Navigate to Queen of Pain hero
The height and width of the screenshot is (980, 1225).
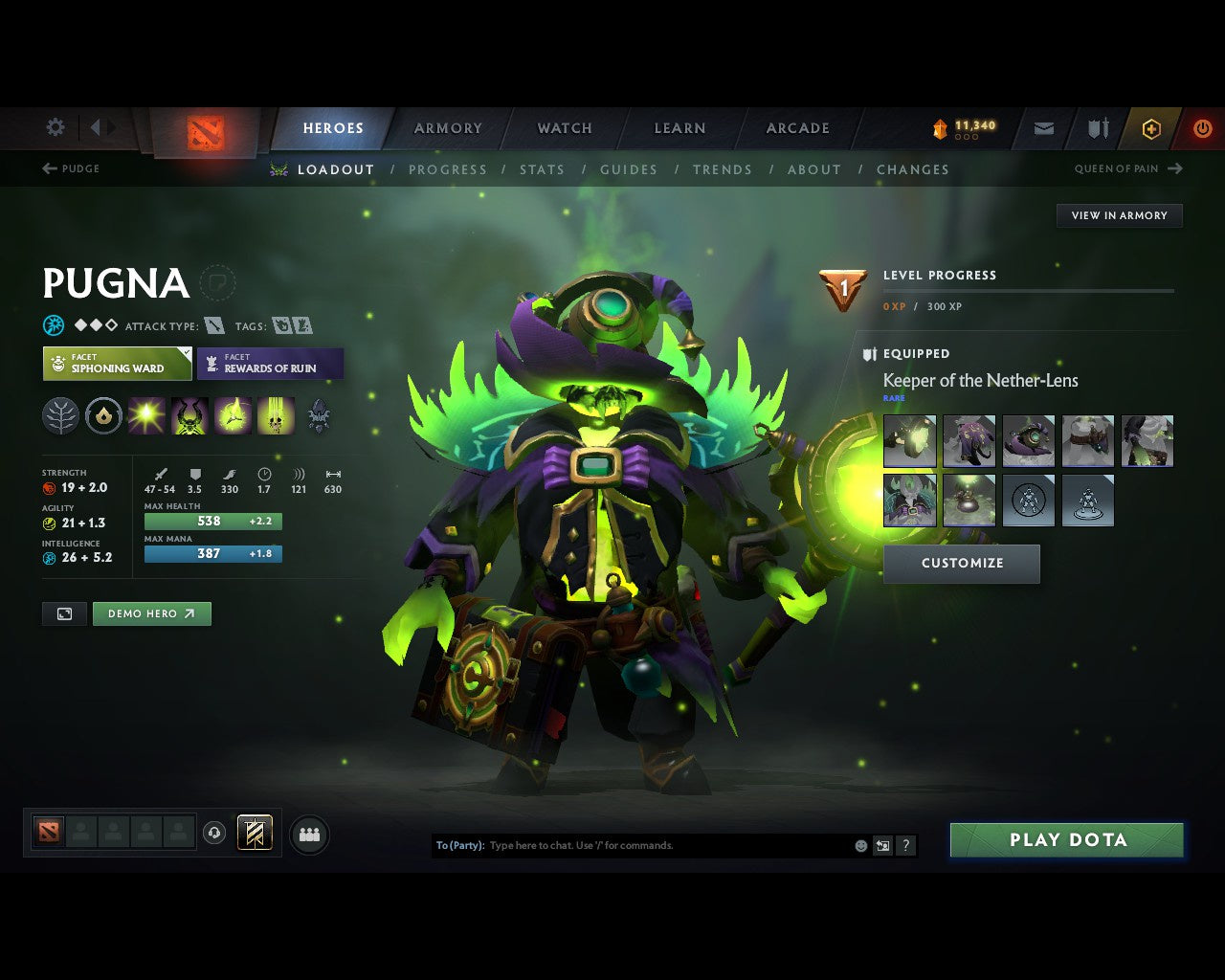coord(1120,168)
